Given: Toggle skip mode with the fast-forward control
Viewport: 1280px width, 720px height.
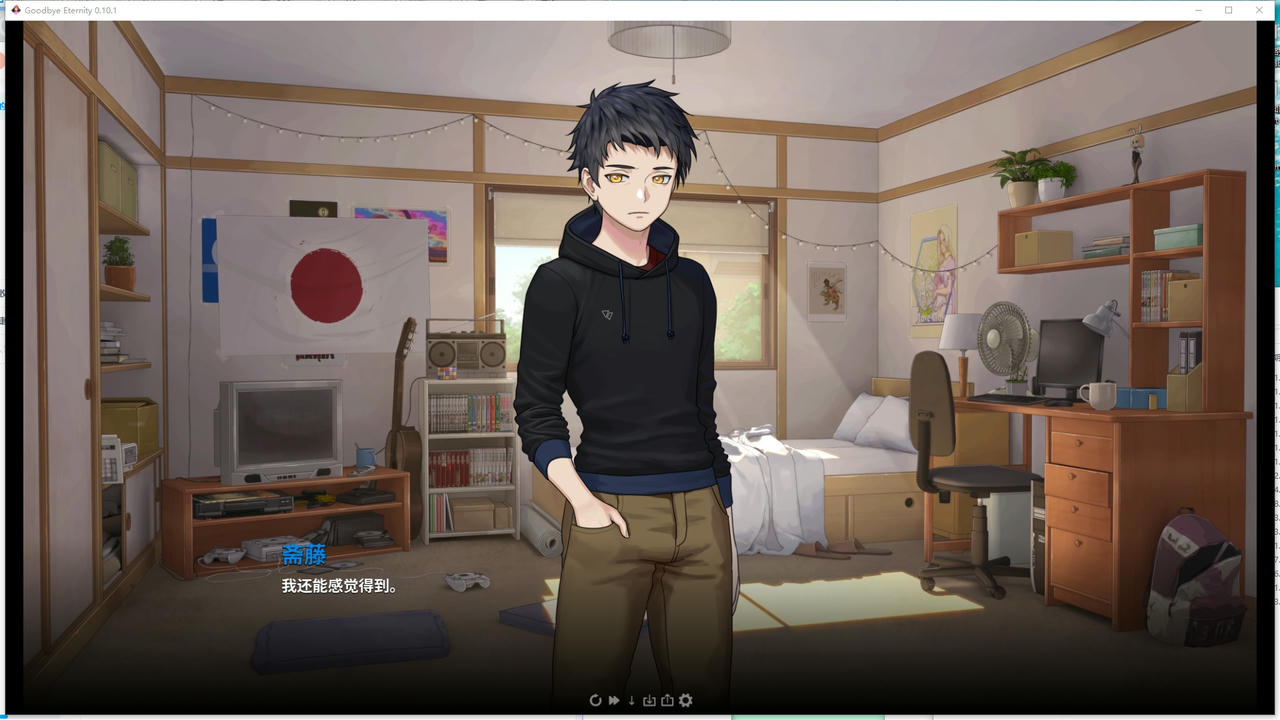Looking at the screenshot, I should 614,700.
